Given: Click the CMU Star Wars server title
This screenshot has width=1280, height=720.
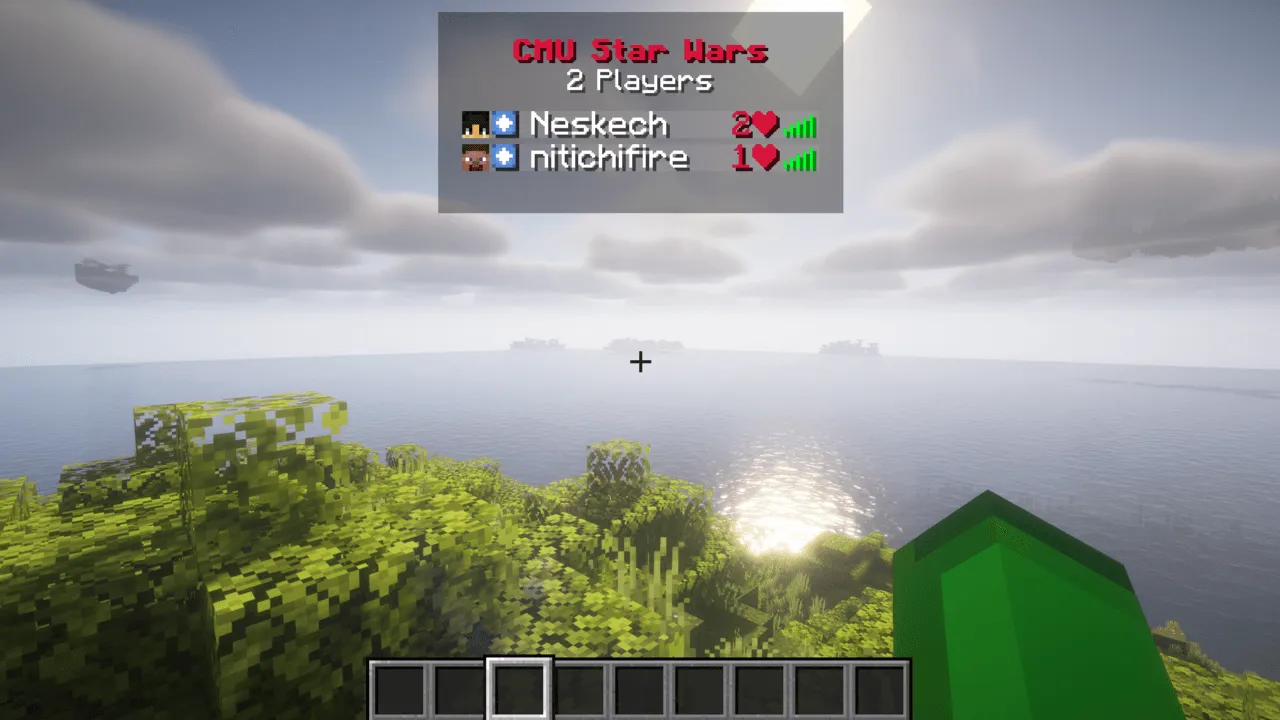Looking at the screenshot, I should (640, 50).
